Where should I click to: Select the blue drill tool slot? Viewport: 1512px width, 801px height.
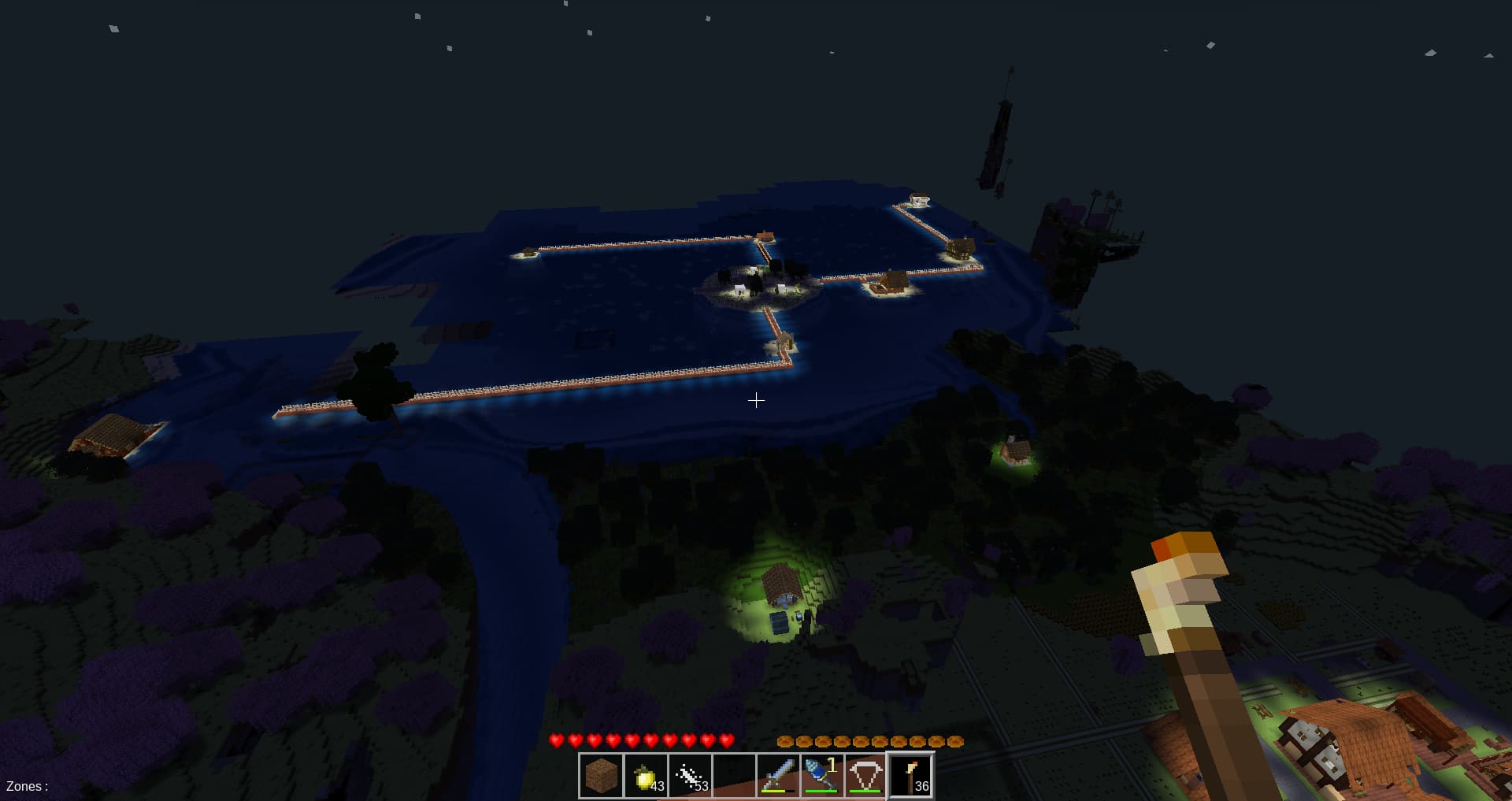[821, 776]
